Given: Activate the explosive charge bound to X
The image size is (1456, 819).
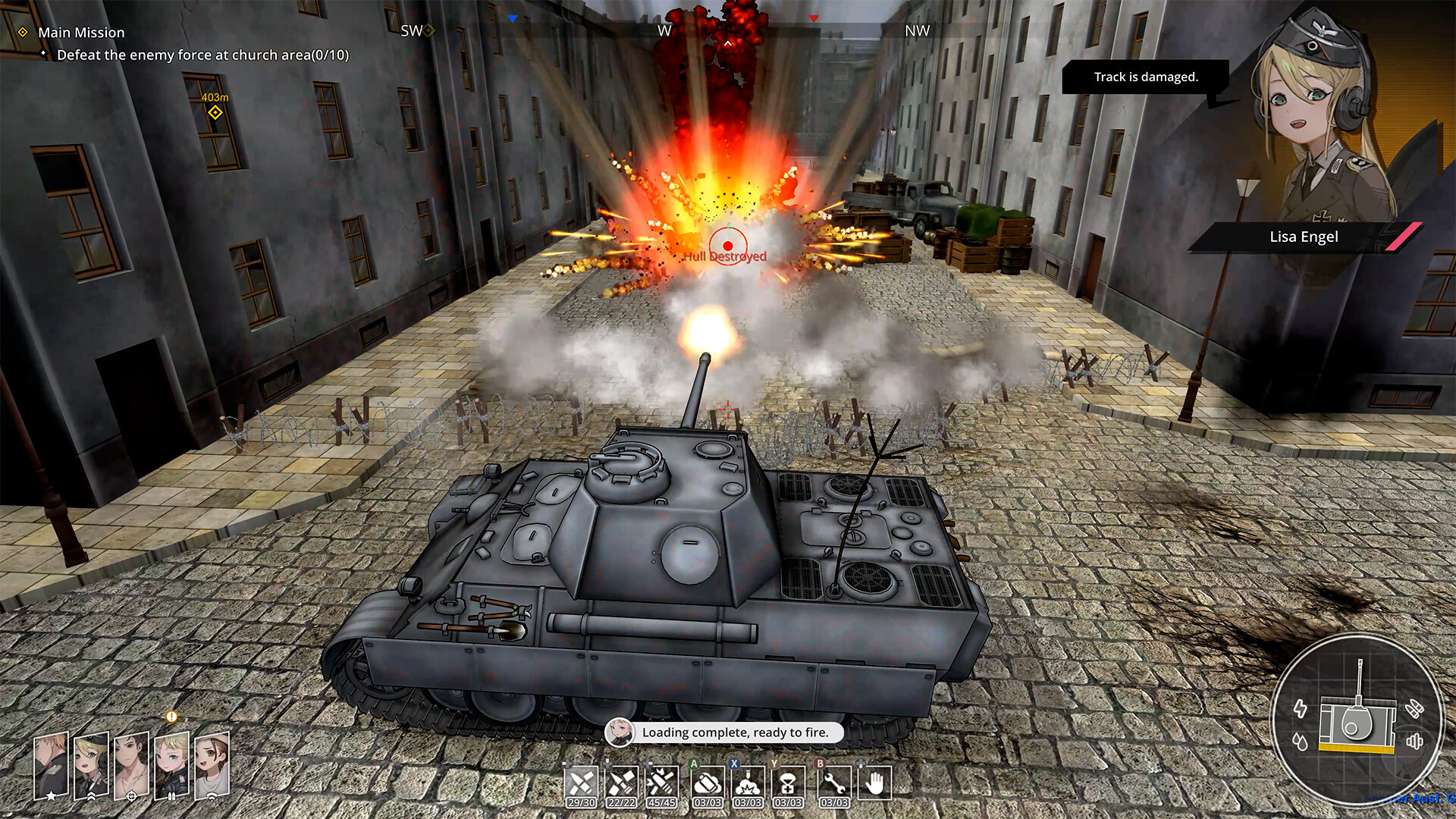Looking at the screenshot, I should pyautogui.click(x=747, y=781).
